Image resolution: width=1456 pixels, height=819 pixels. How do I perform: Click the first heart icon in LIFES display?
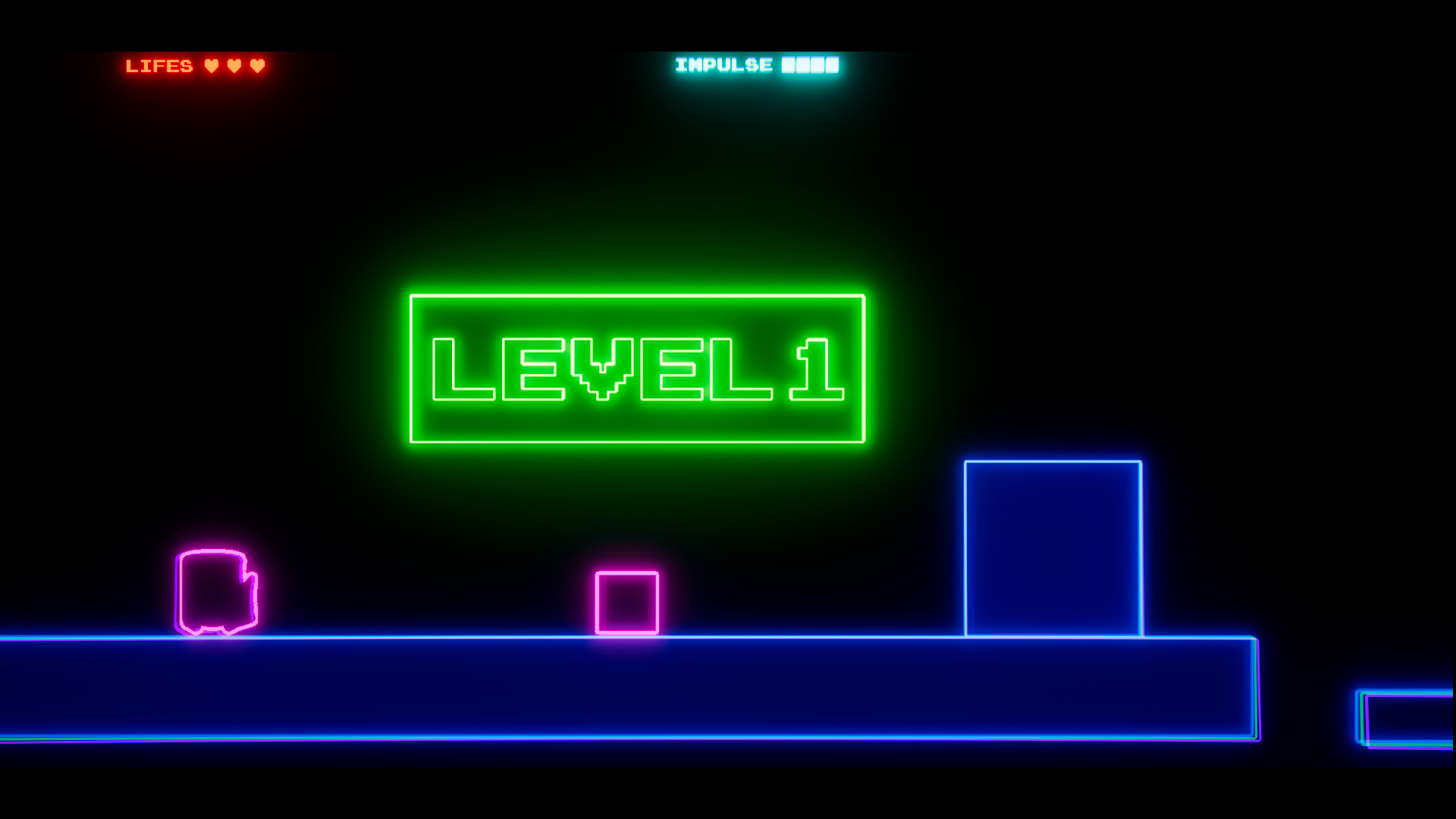[212, 64]
